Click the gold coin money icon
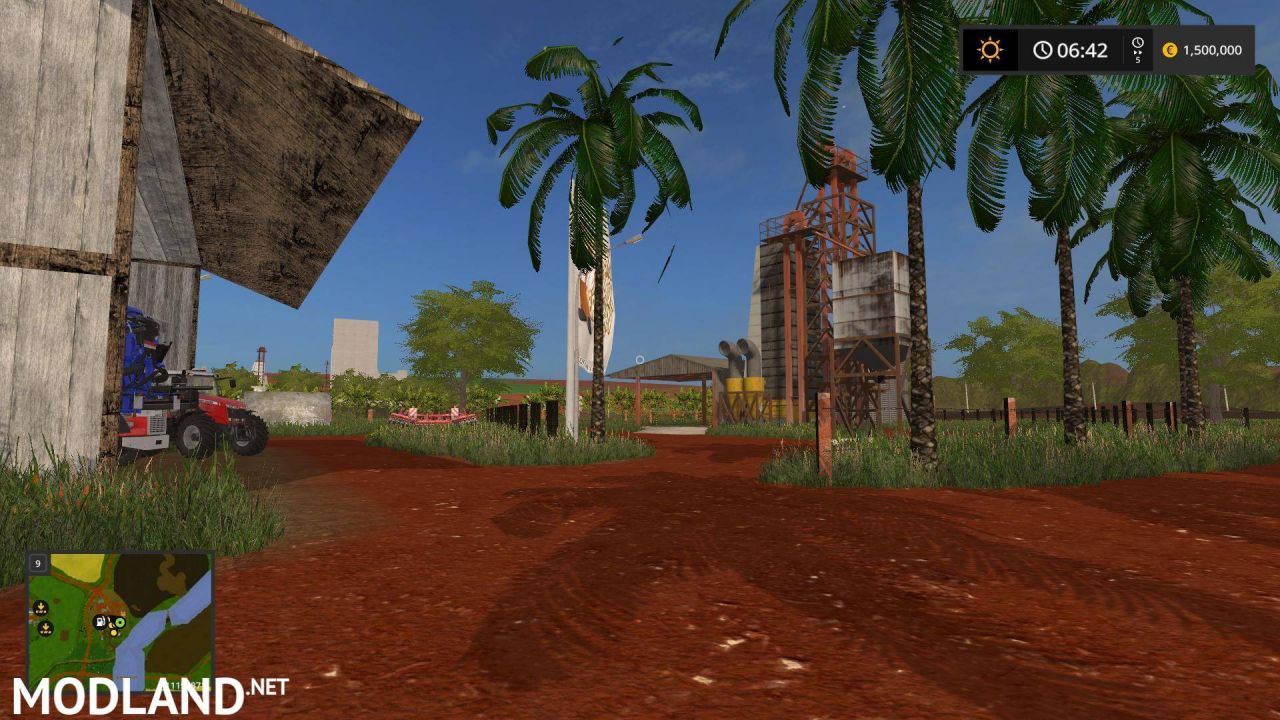This screenshot has width=1280, height=720. coord(1172,50)
